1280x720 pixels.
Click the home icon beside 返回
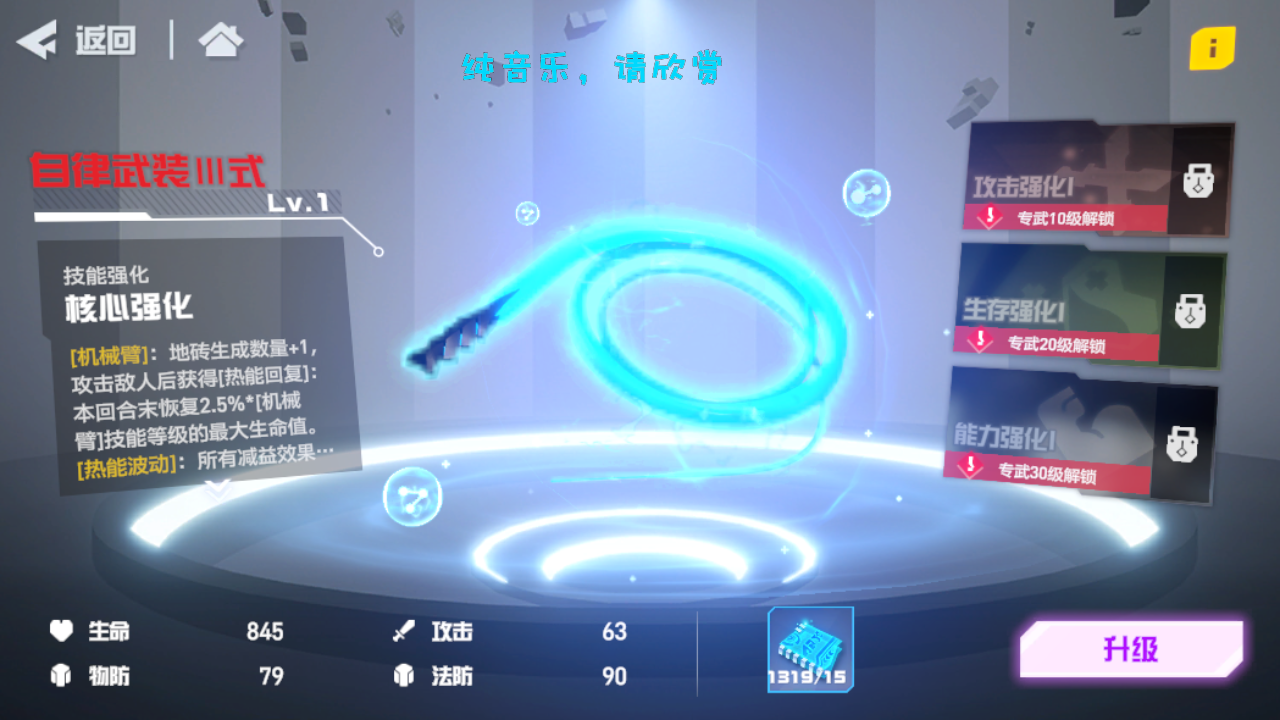click(219, 40)
